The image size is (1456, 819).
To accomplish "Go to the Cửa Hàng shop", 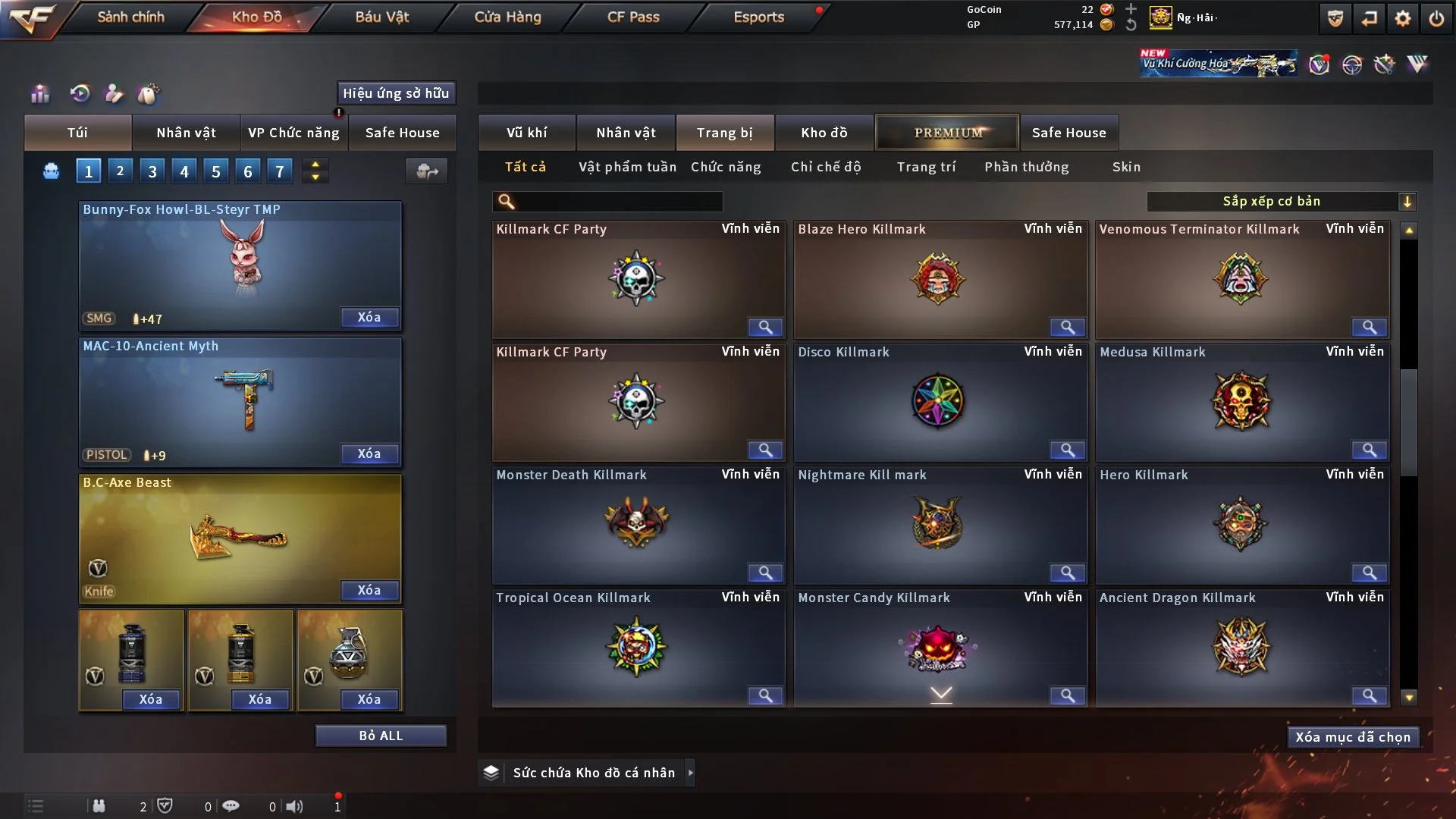I will [507, 17].
